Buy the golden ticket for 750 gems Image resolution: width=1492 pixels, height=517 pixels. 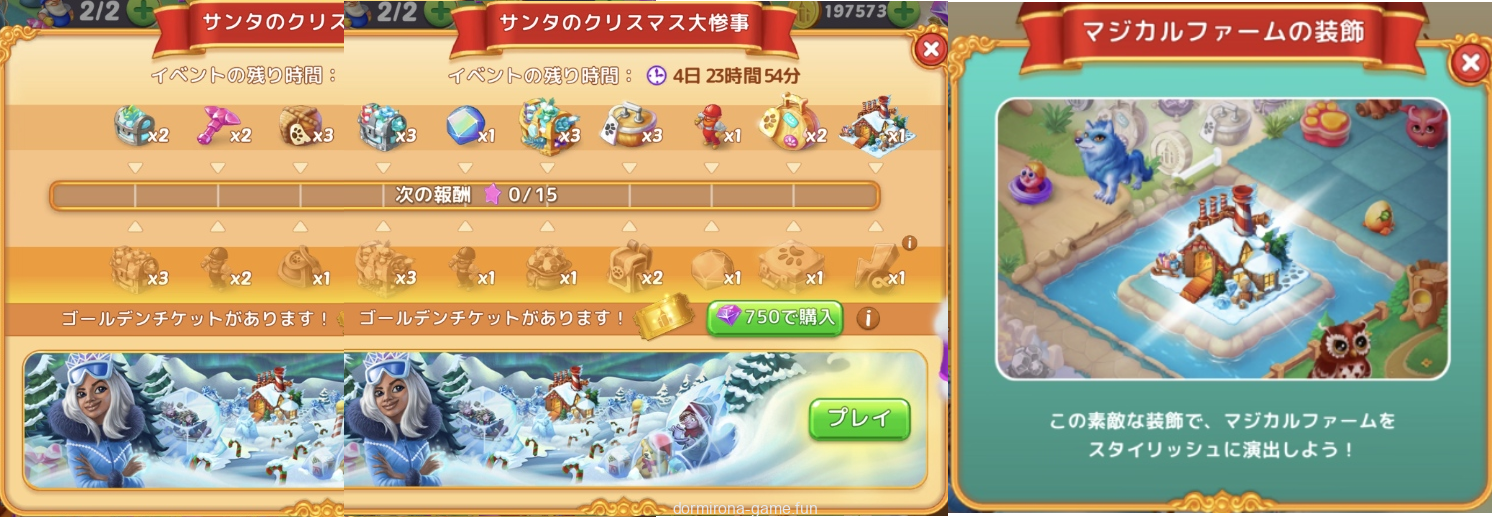pyautogui.click(x=774, y=318)
